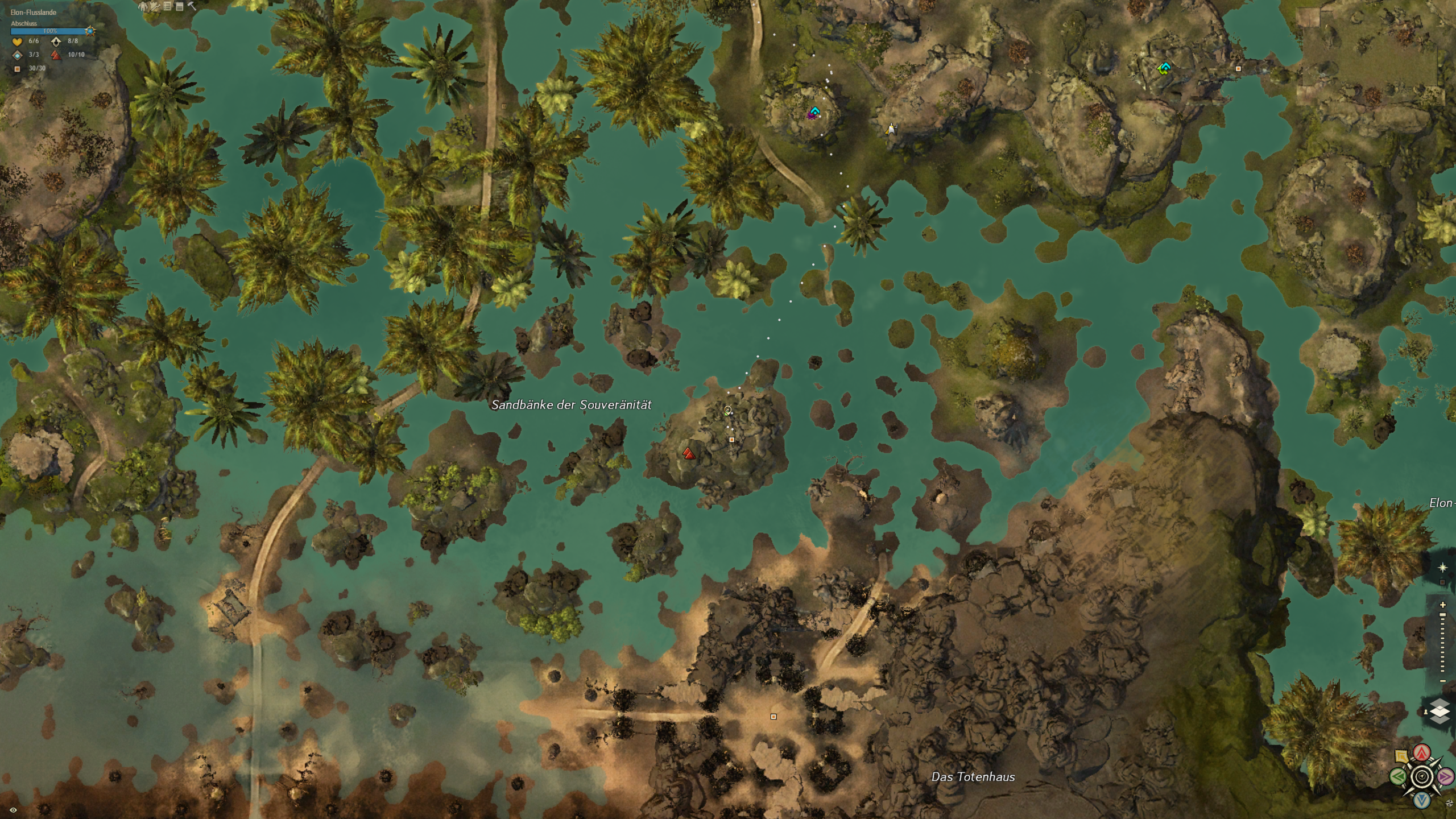Zoom out with the minus button
1456x819 pixels.
[x=1443, y=681]
